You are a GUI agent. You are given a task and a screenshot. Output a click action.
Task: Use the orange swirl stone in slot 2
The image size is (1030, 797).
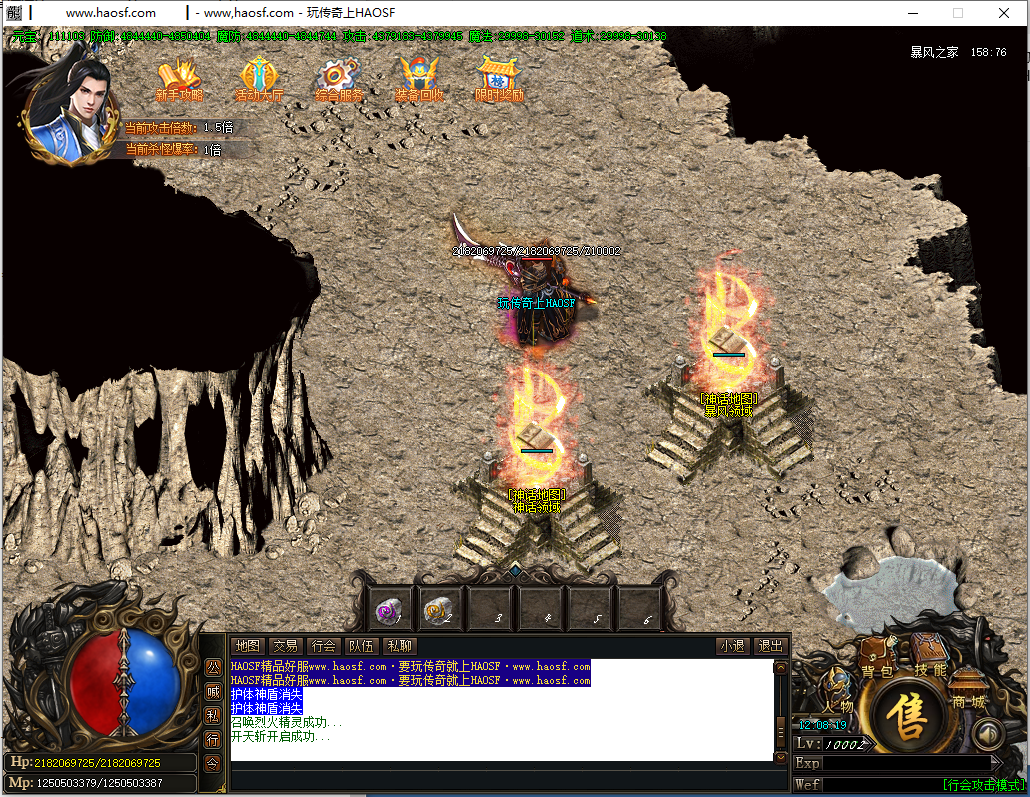click(x=437, y=609)
